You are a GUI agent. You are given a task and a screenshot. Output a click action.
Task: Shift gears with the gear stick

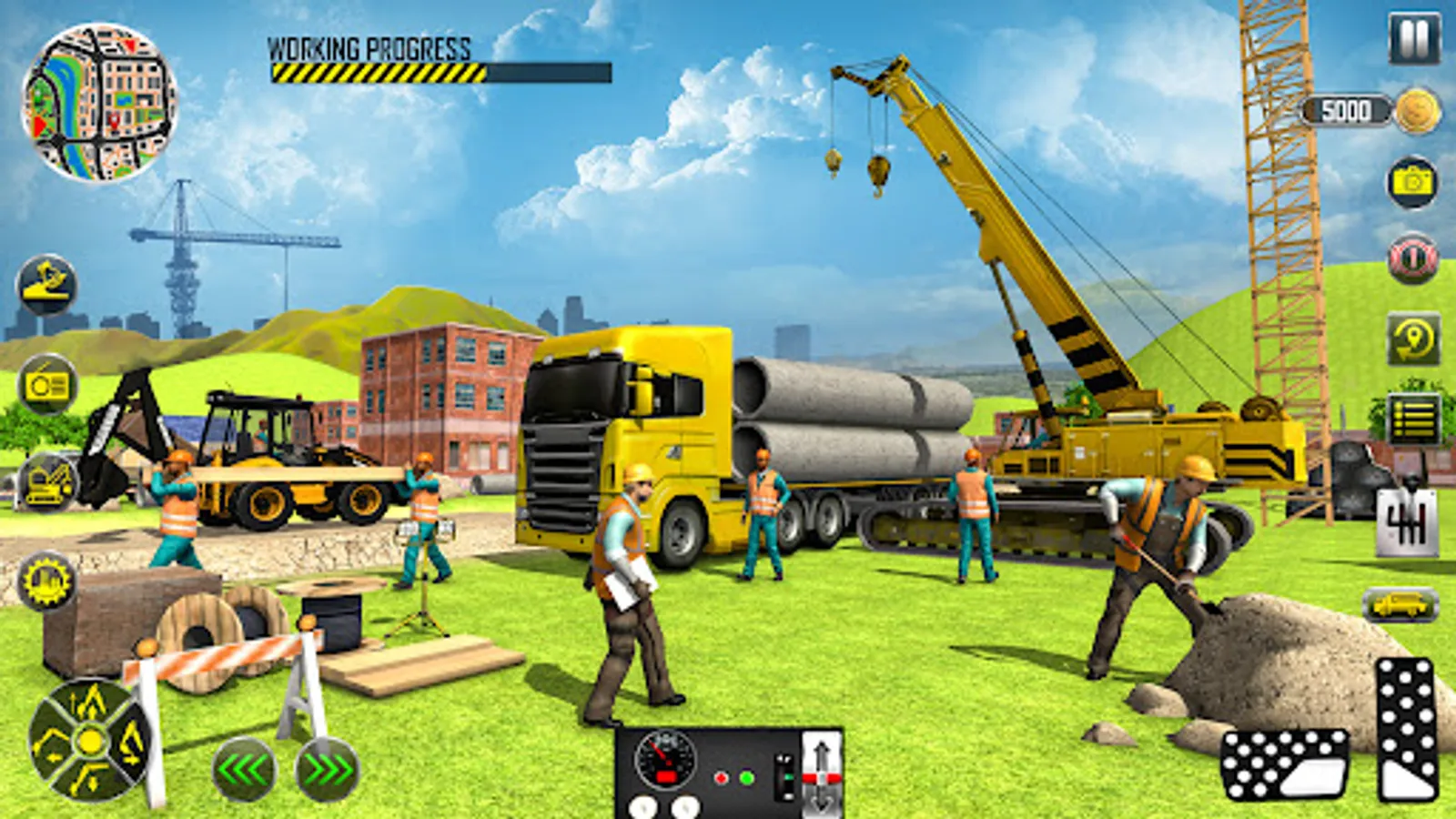[x=1407, y=523]
